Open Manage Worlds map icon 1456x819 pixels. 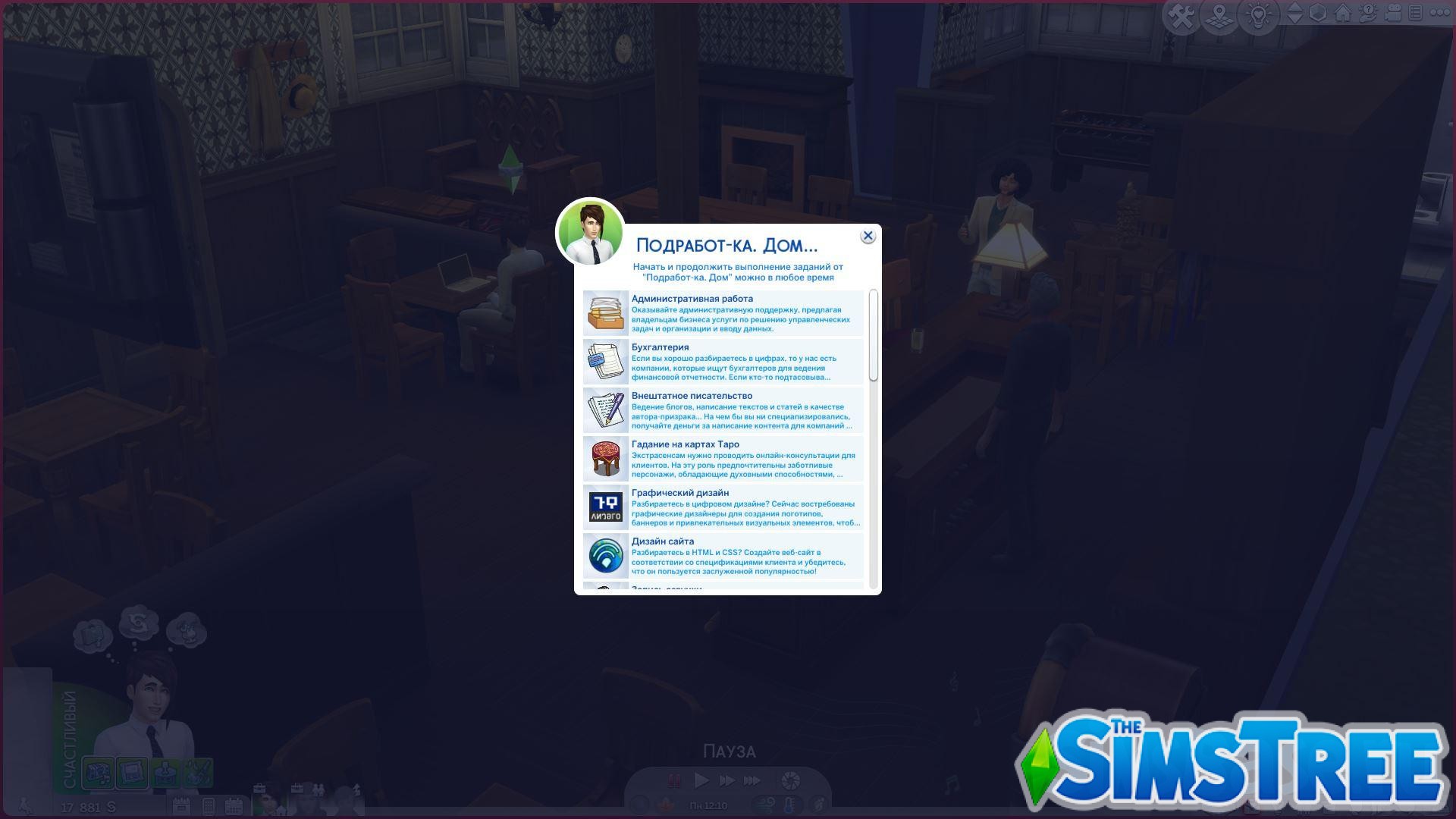click(x=1219, y=14)
